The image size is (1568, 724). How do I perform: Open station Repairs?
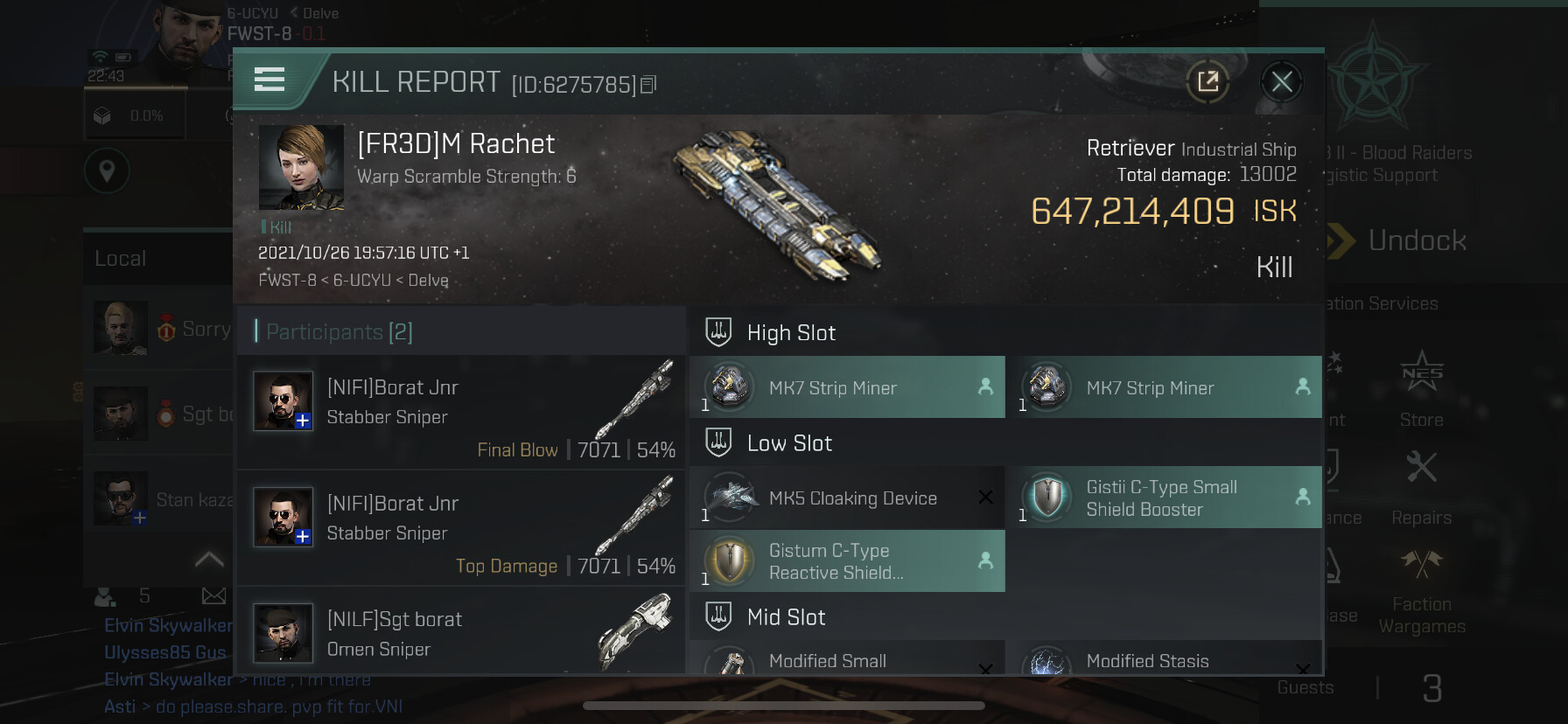pyautogui.click(x=1421, y=485)
